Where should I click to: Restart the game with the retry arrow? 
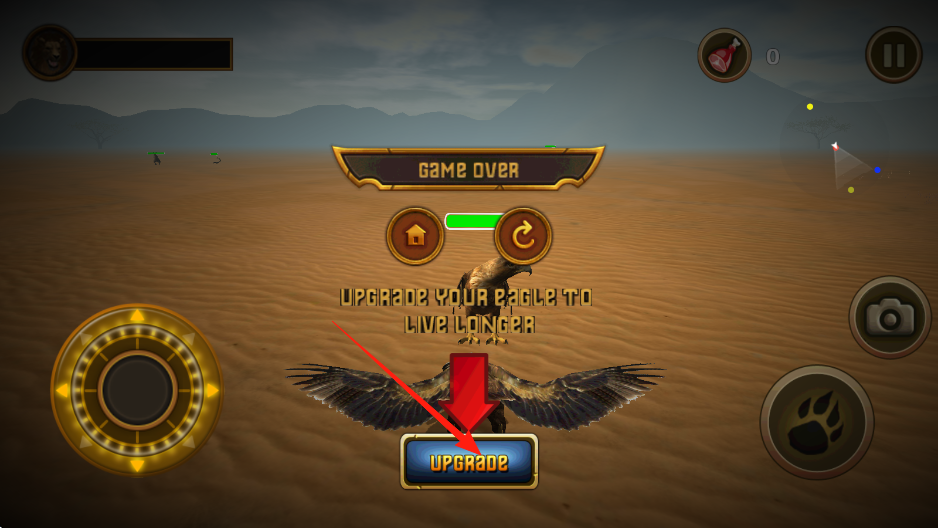pyautogui.click(x=523, y=236)
